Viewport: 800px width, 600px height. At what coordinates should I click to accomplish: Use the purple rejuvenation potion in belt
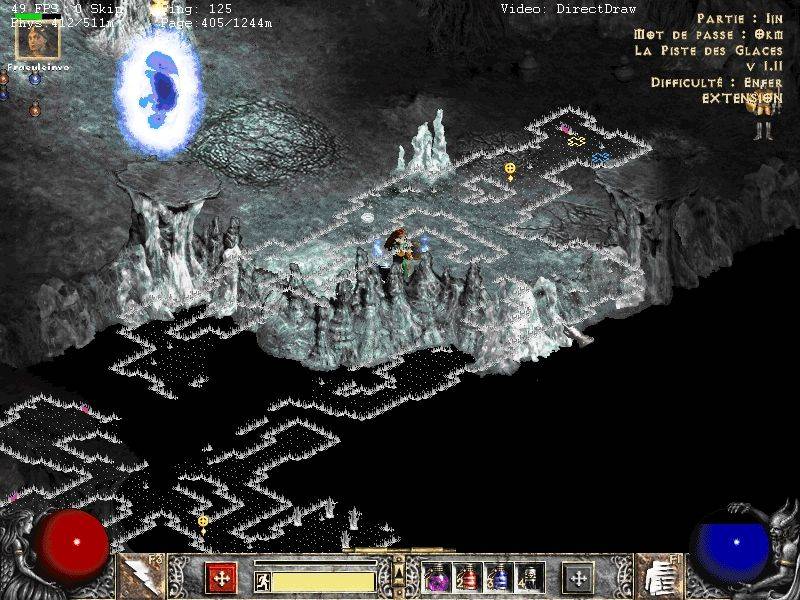[437, 578]
